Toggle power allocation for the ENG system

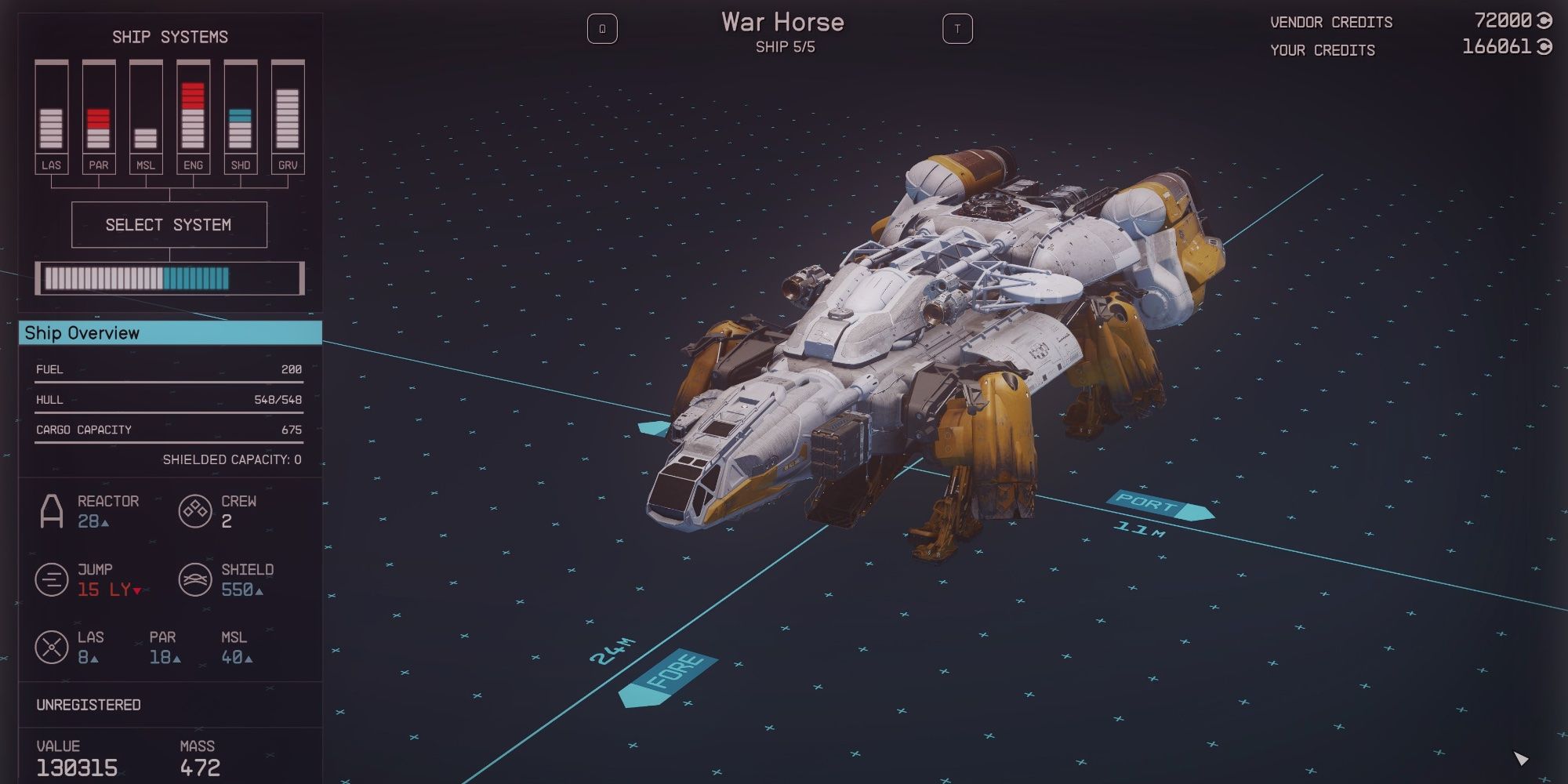(x=193, y=110)
